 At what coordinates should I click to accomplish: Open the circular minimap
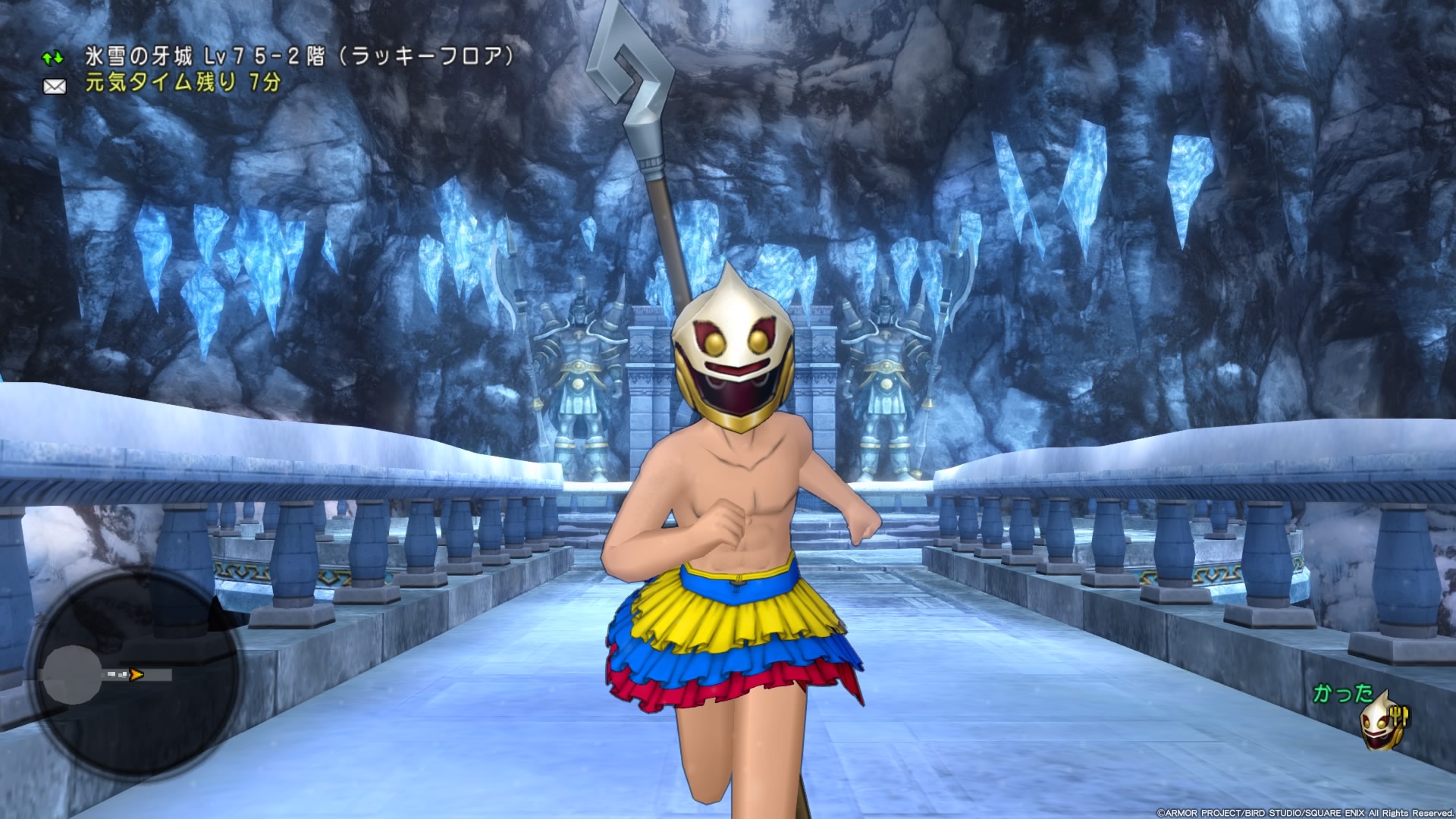133,673
